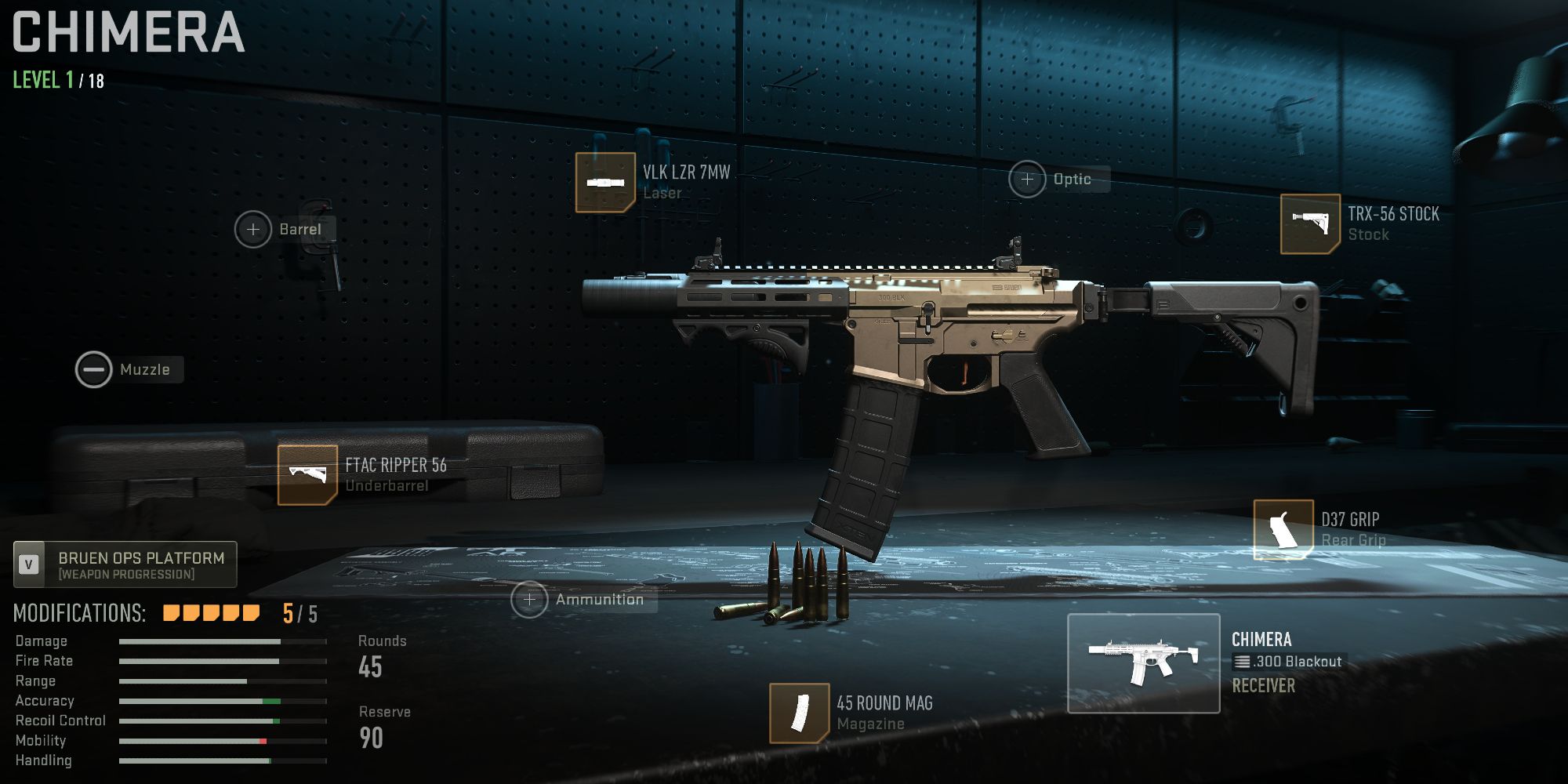Select the Muzzle slot label

(x=146, y=369)
